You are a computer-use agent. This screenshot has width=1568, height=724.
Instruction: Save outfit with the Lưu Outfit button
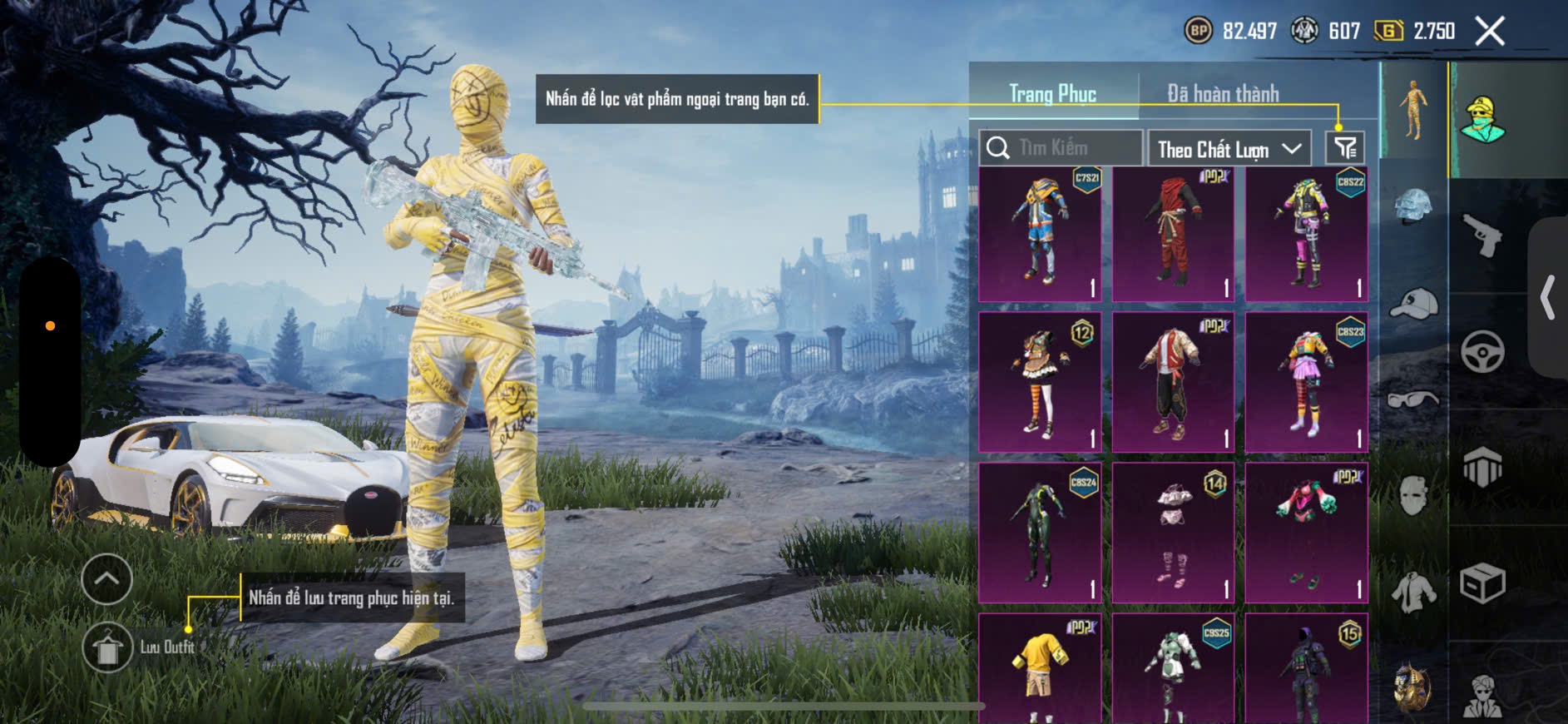point(108,647)
